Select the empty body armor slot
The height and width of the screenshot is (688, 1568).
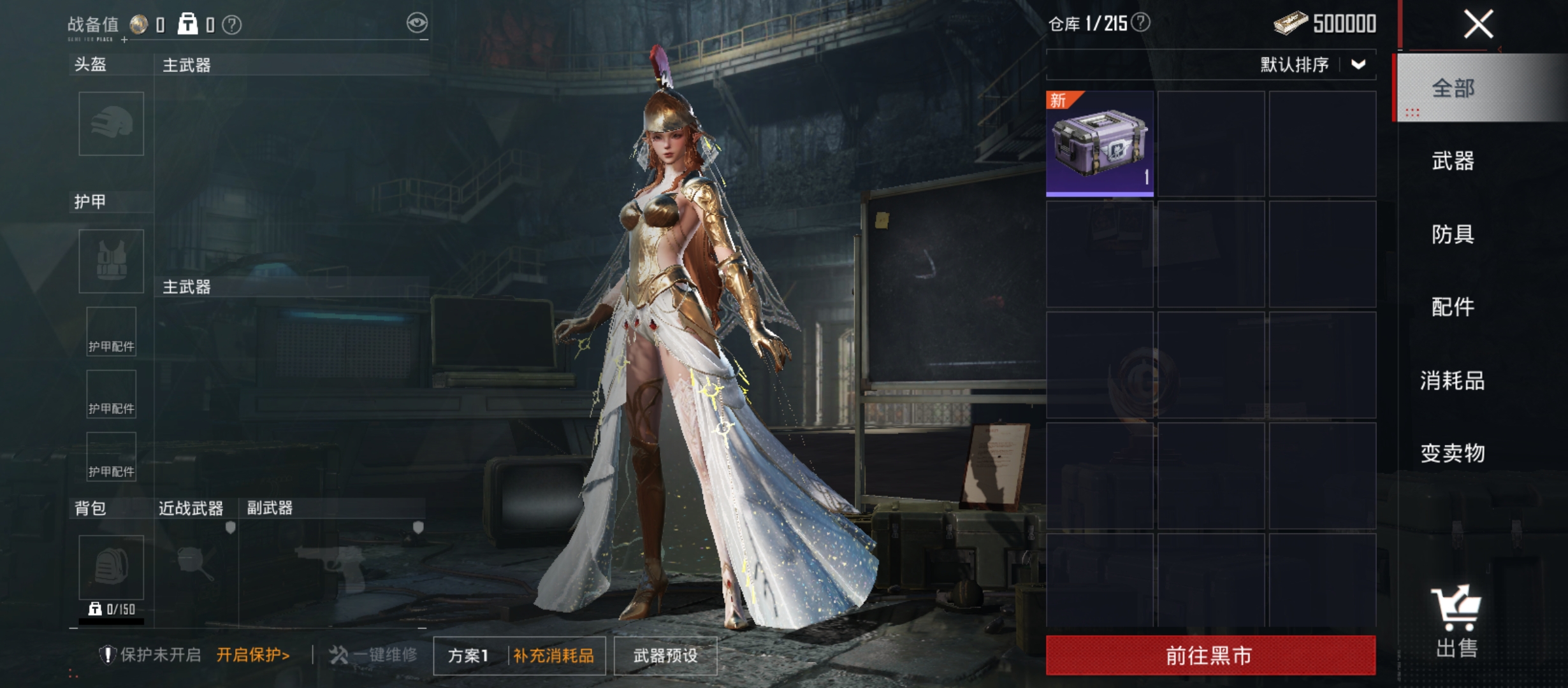click(x=111, y=261)
